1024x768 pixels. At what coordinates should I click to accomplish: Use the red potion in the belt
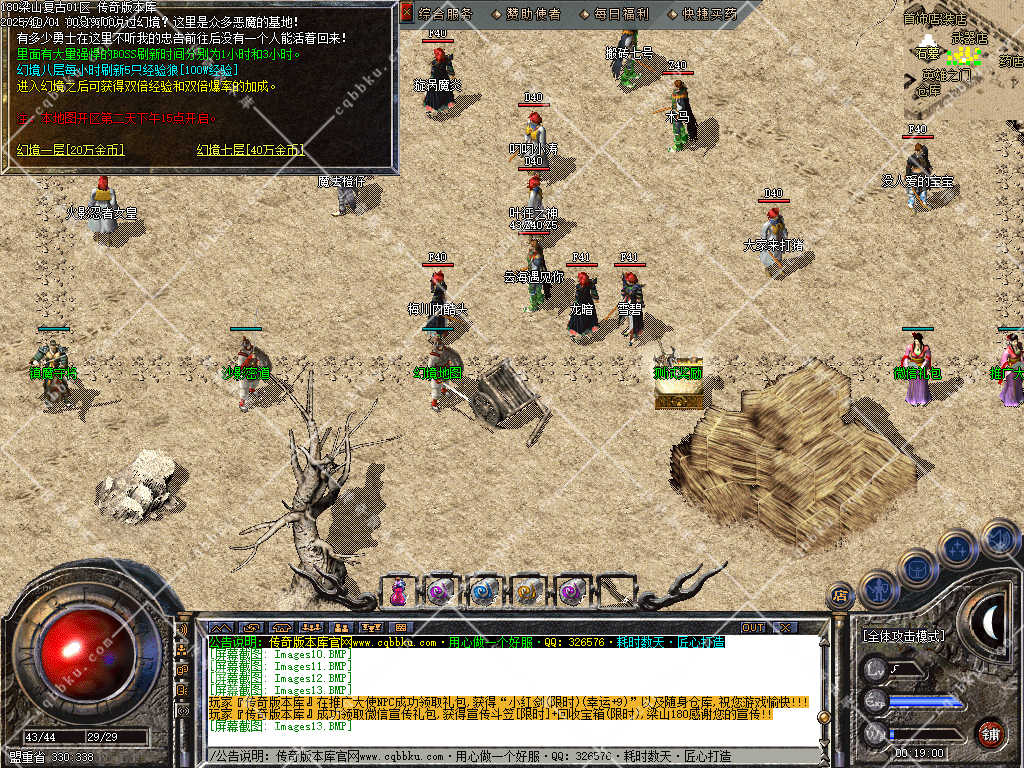coord(397,591)
